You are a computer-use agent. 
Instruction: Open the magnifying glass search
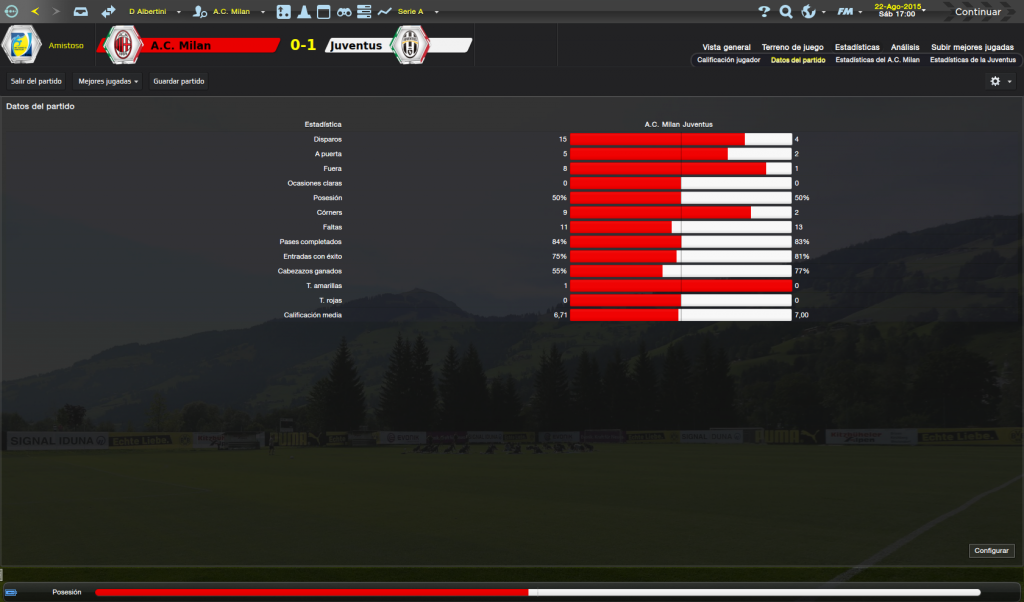tap(786, 12)
